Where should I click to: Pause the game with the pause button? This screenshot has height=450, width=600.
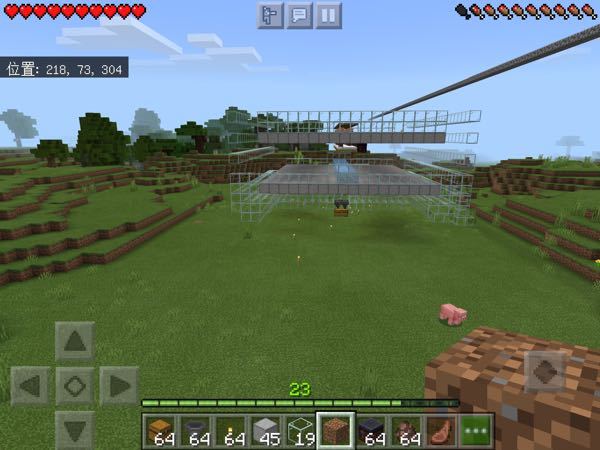point(329,15)
